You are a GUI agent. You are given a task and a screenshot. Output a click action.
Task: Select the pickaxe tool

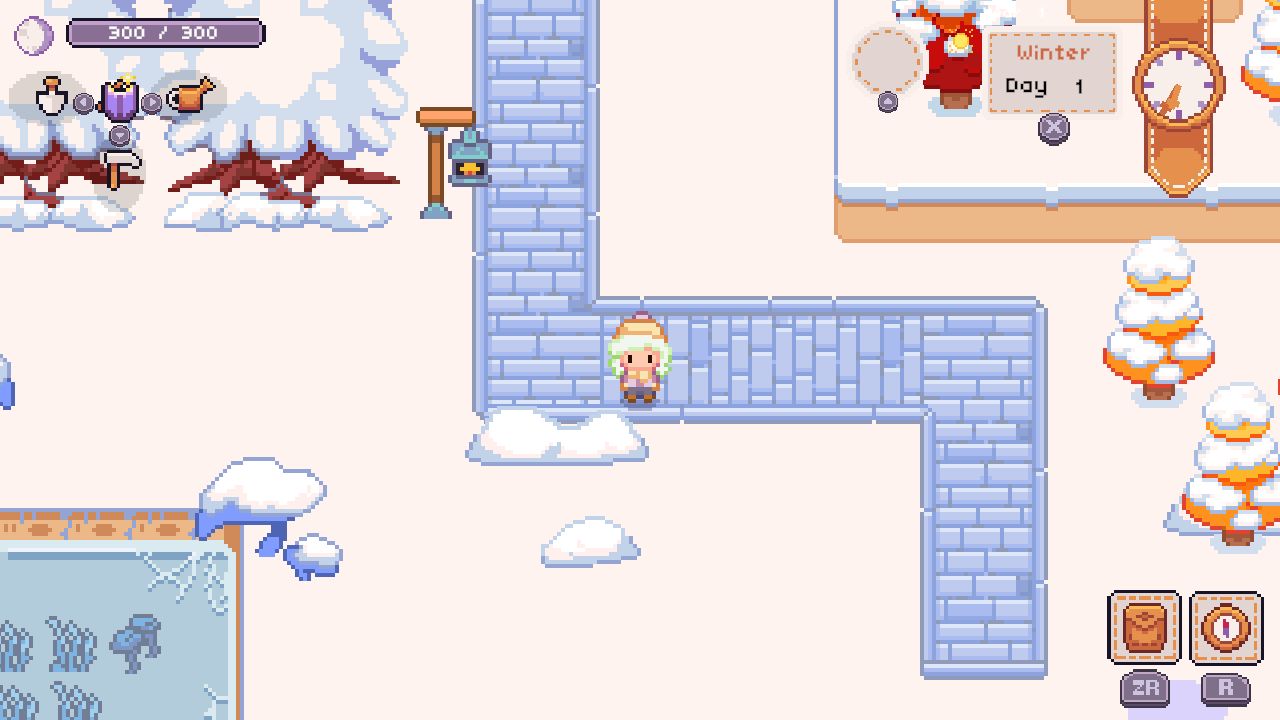click(119, 170)
